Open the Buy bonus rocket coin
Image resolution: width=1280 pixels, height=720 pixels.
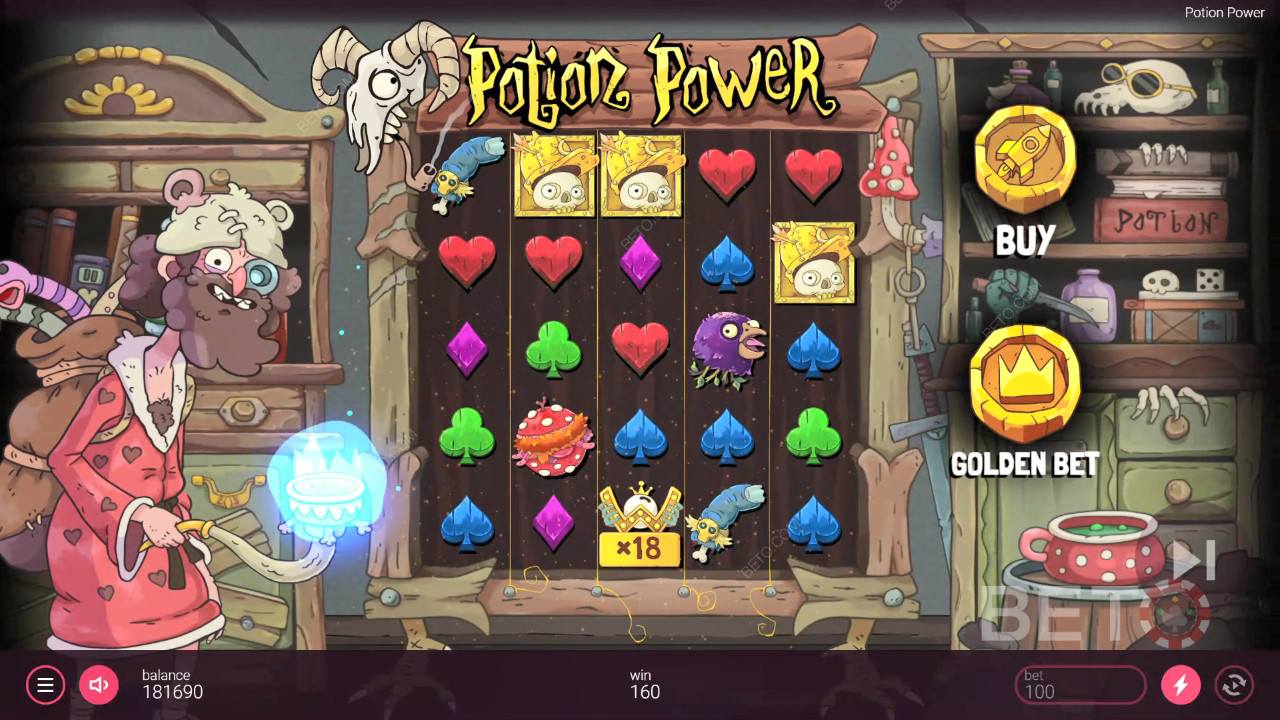(x=1025, y=160)
